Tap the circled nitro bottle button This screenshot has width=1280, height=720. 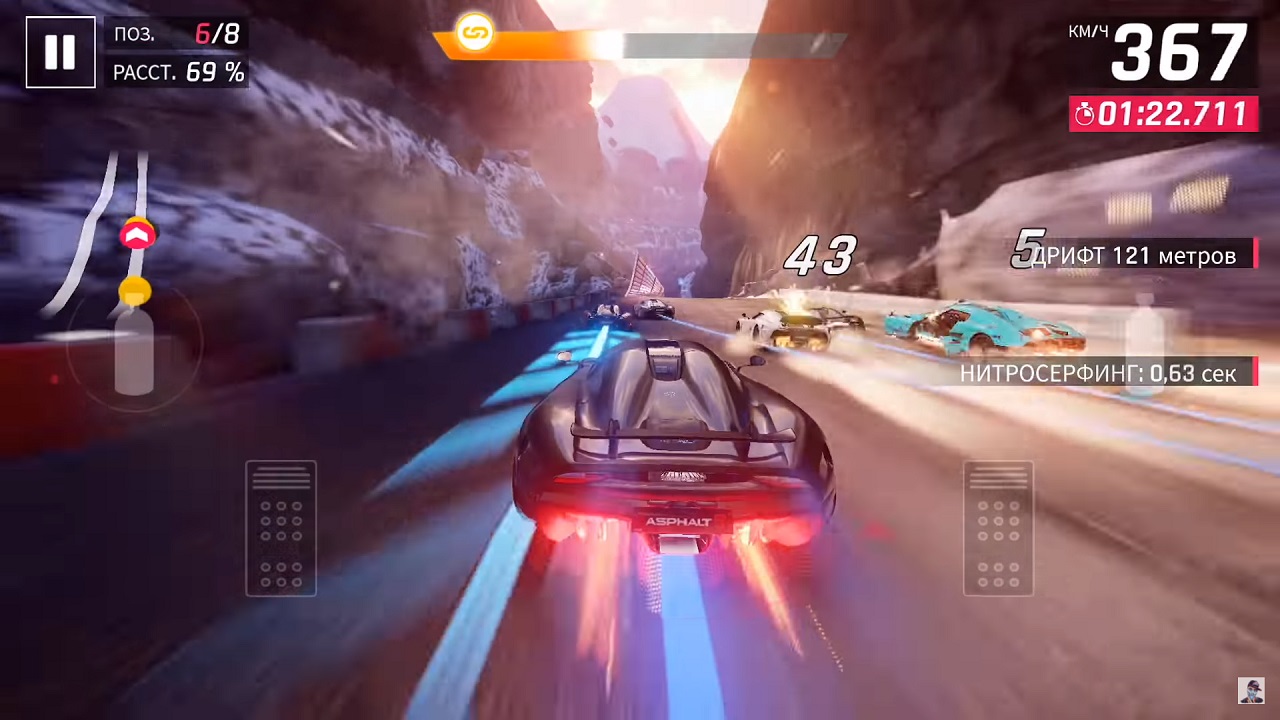click(134, 347)
